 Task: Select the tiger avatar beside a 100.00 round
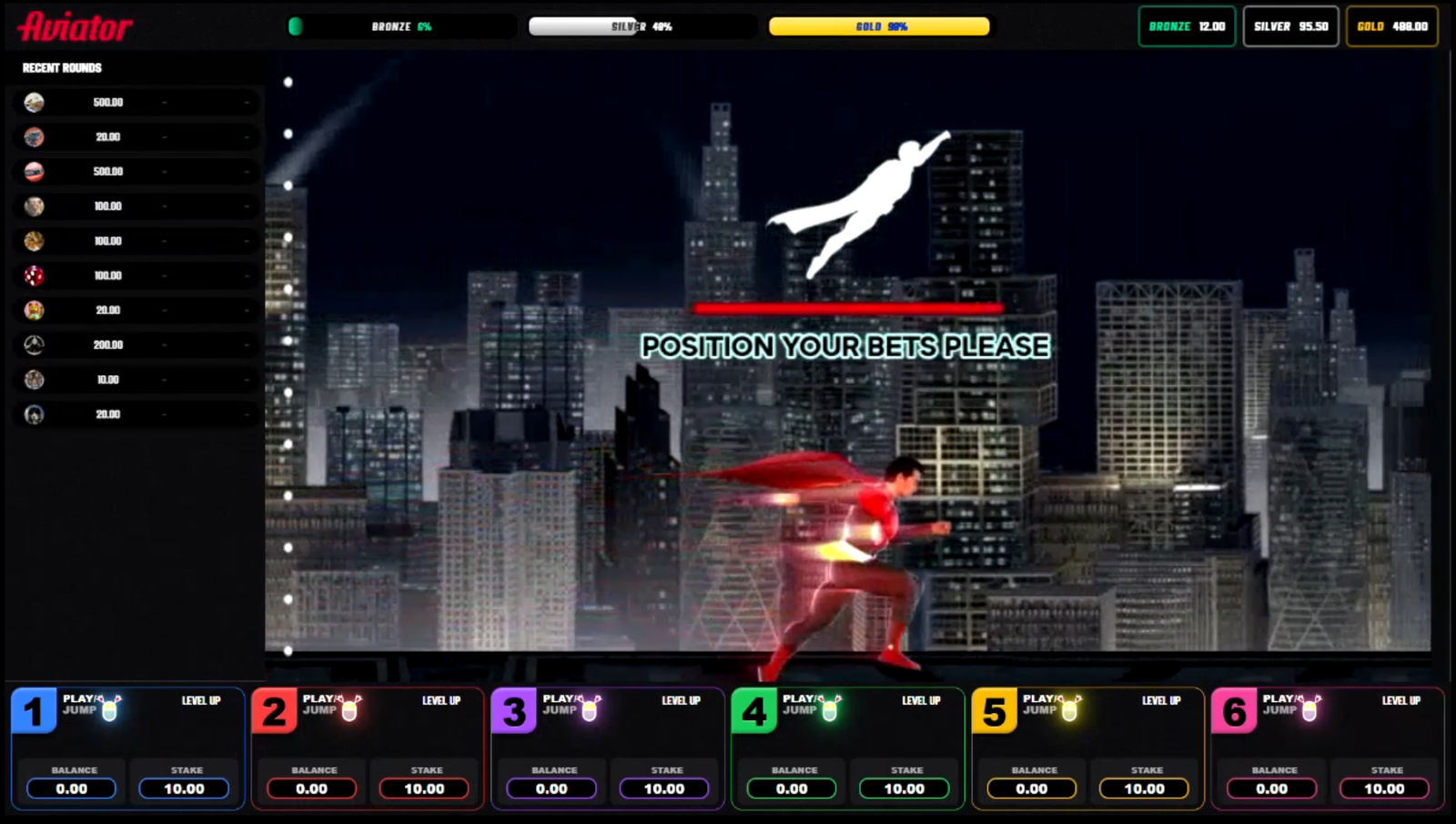34,240
